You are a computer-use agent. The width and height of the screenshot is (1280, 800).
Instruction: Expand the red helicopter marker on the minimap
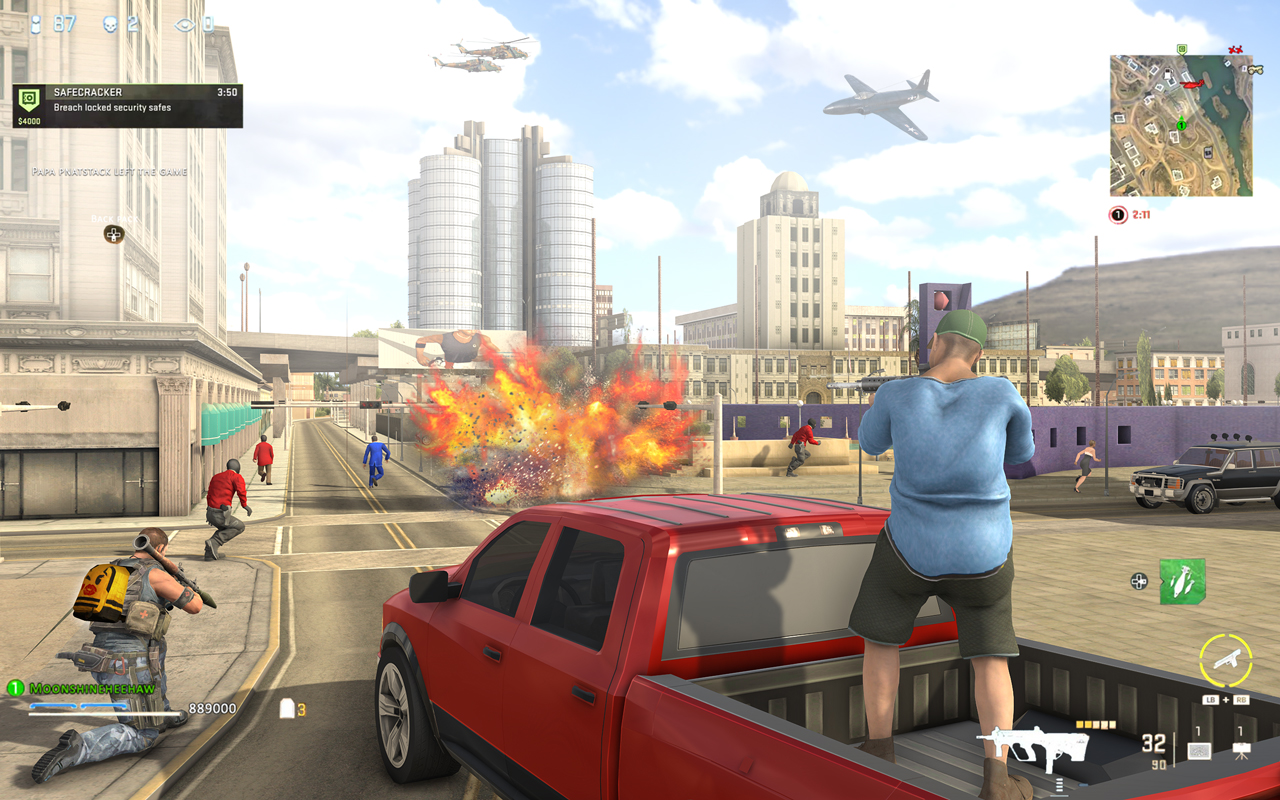pyautogui.click(x=1192, y=84)
